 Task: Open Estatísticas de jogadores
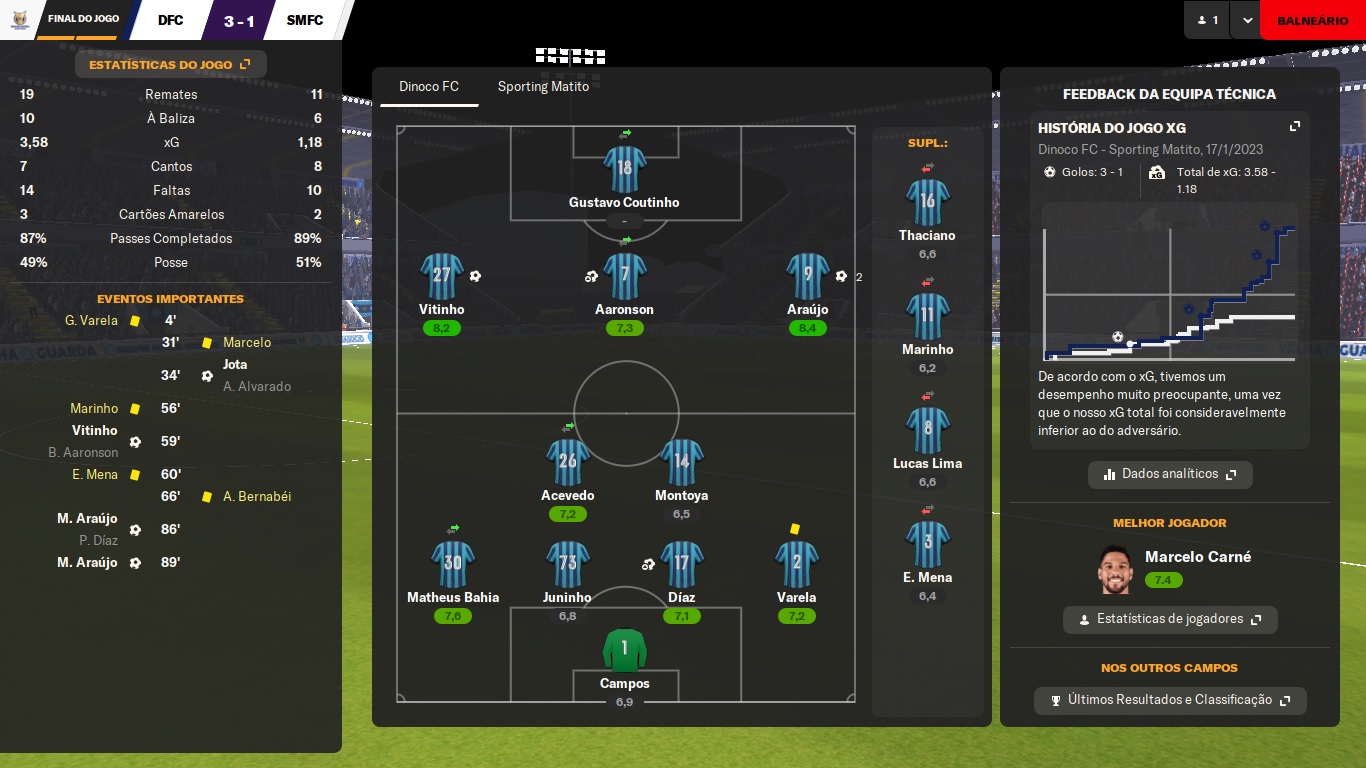(1170, 619)
